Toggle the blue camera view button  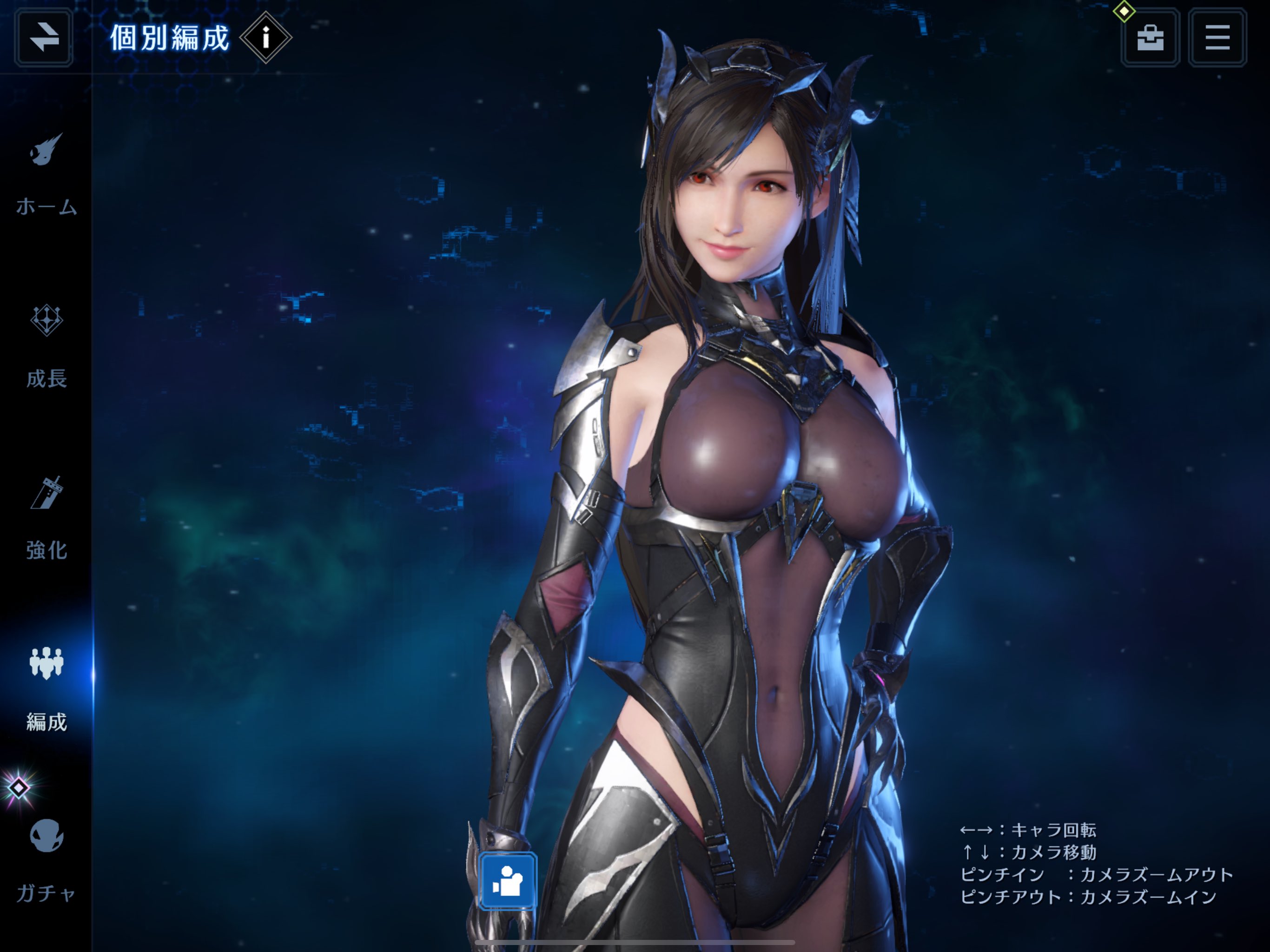pos(508,881)
